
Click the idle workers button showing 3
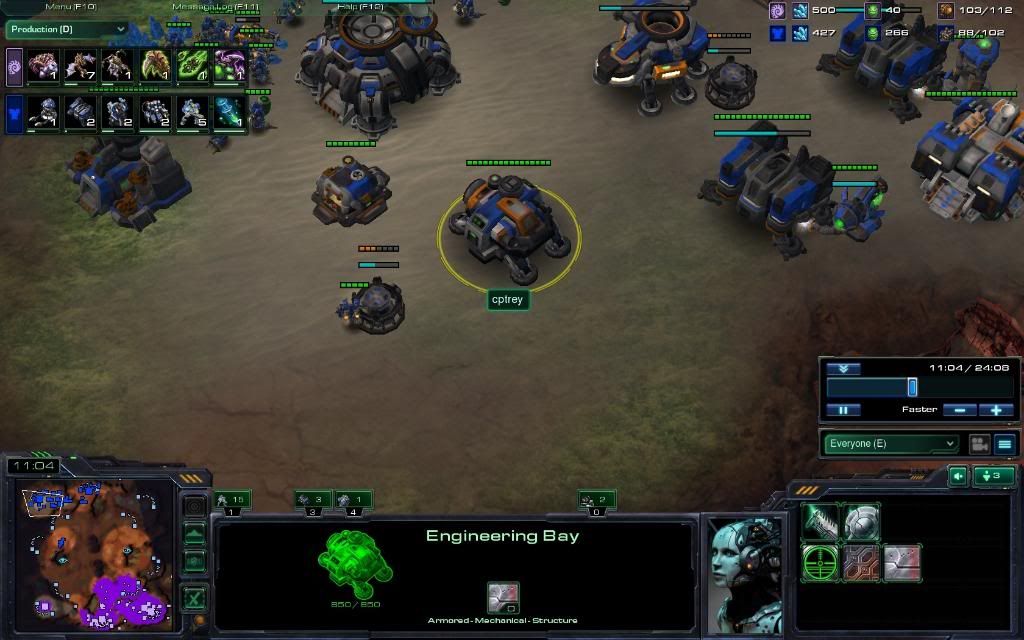(993, 476)
